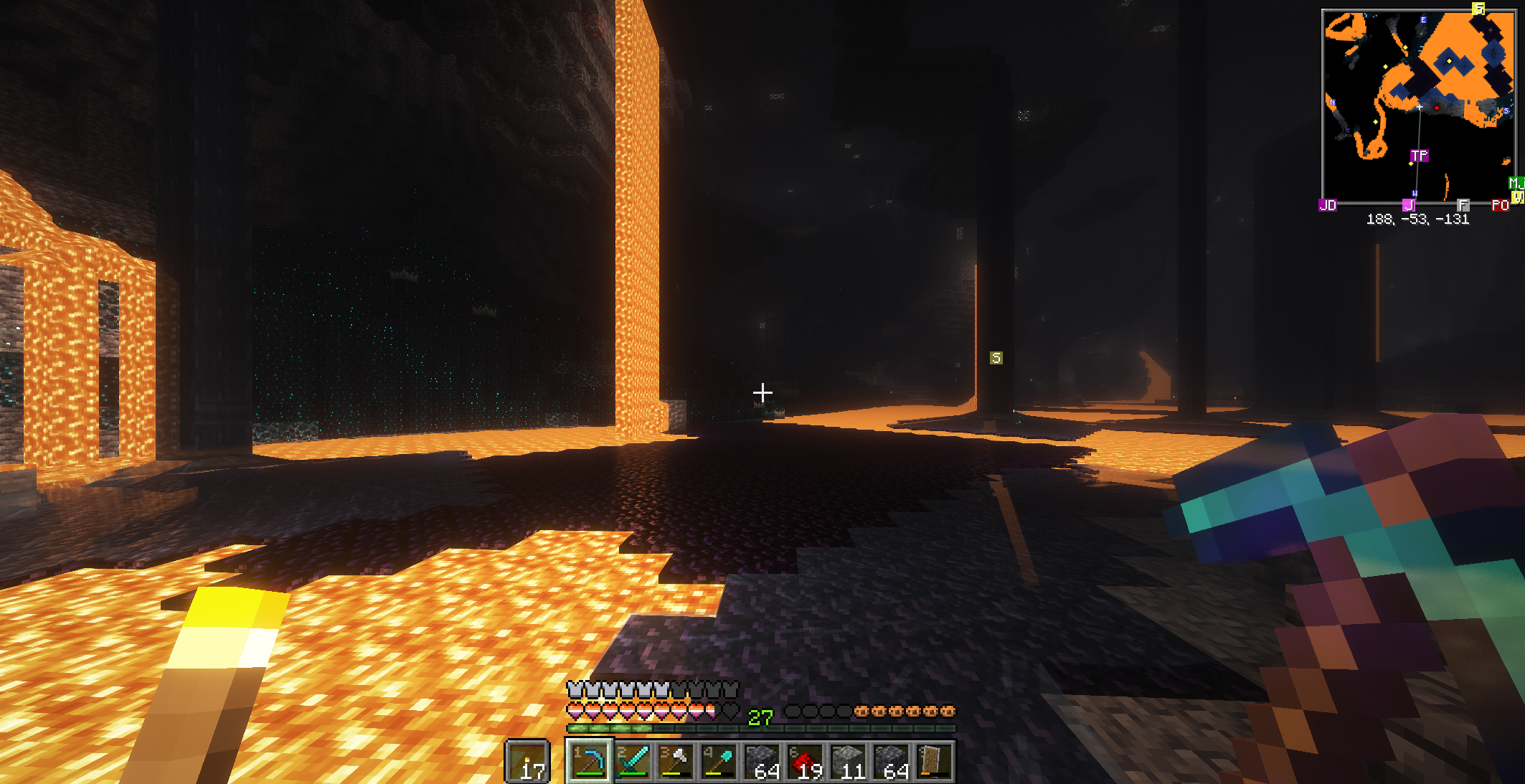Select the diamond sword hotbar slot
This screenshot has width=1525, height=784.
[x=633, y=761]
